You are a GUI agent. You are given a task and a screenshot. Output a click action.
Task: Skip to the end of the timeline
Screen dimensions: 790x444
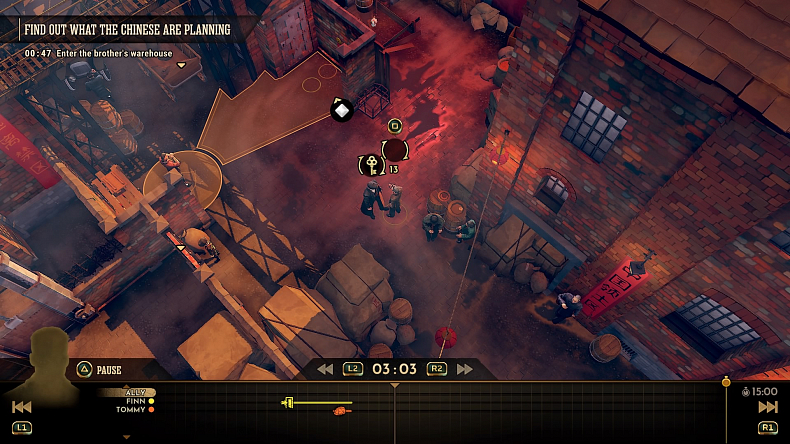[x=767, y=407]
